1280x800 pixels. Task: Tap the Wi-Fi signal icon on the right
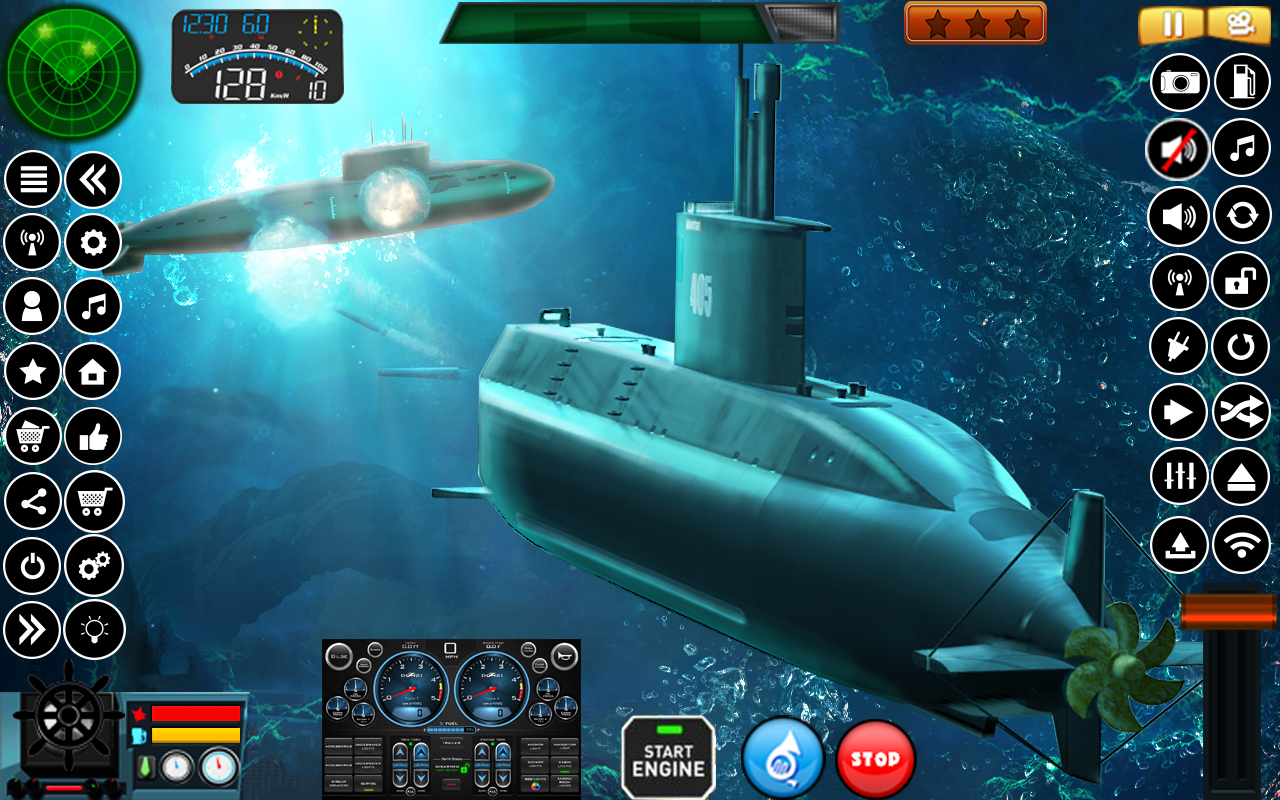click(1244, 544)
